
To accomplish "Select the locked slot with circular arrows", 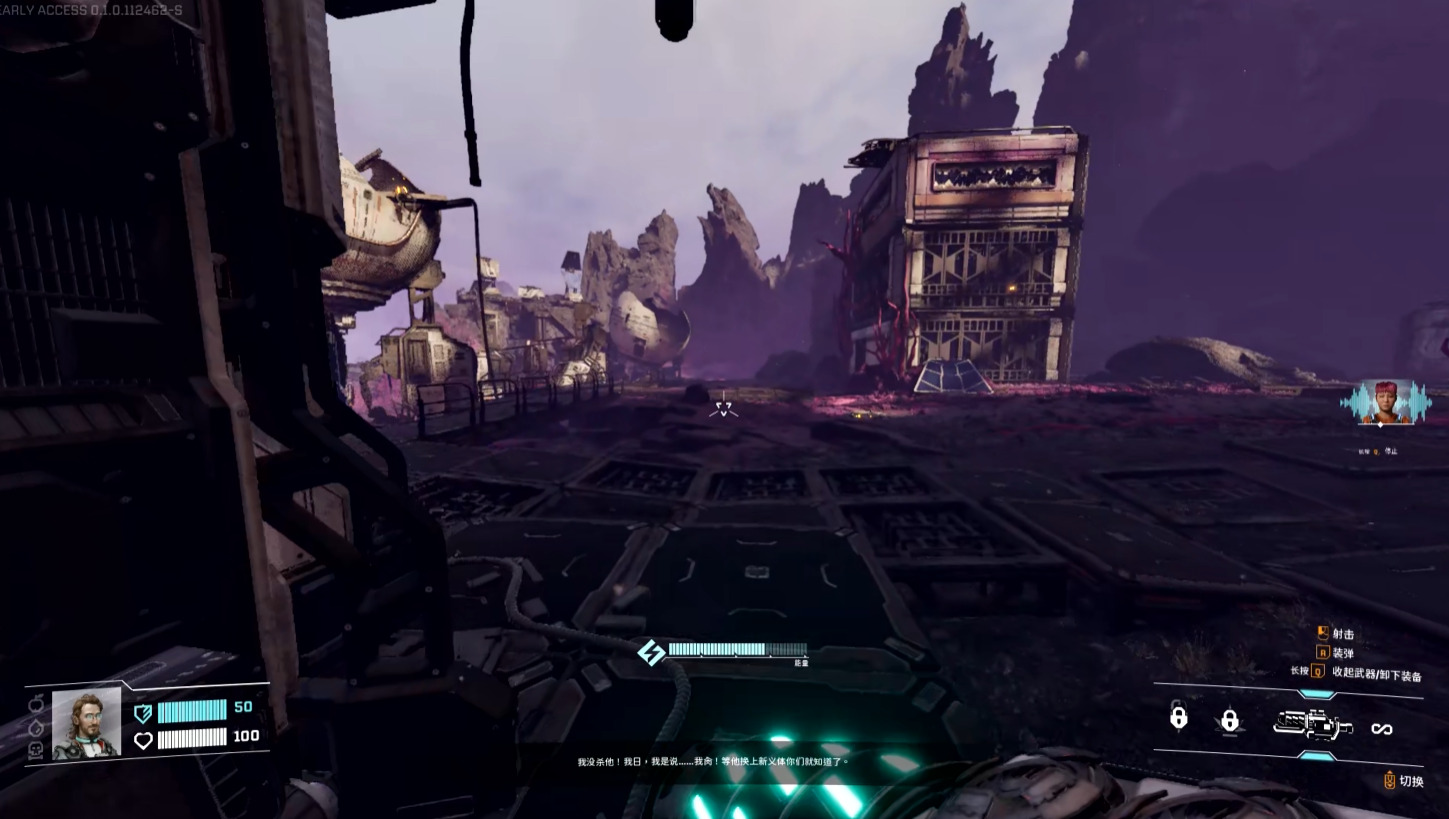I will pyautogui.click(x=1179, y=716).
